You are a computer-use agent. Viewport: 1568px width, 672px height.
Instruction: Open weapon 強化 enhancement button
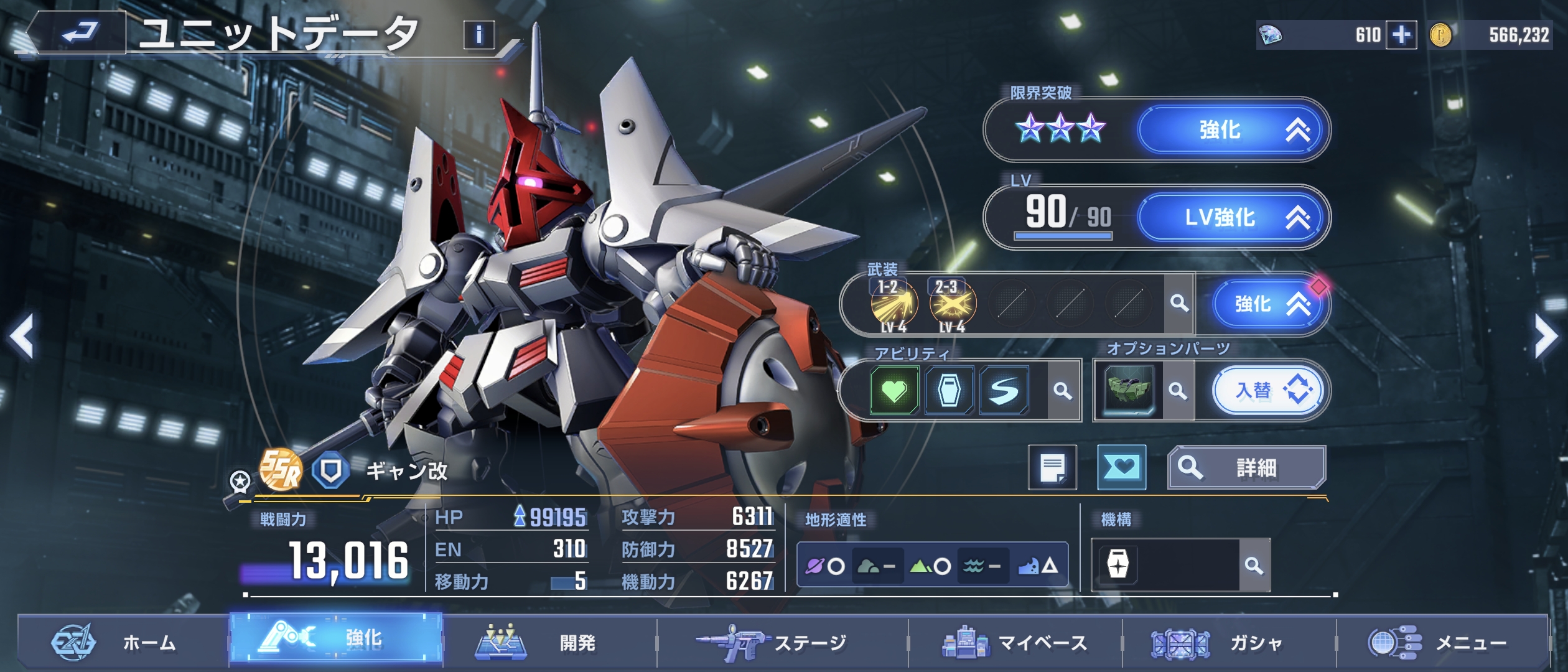coord(1269,304)
